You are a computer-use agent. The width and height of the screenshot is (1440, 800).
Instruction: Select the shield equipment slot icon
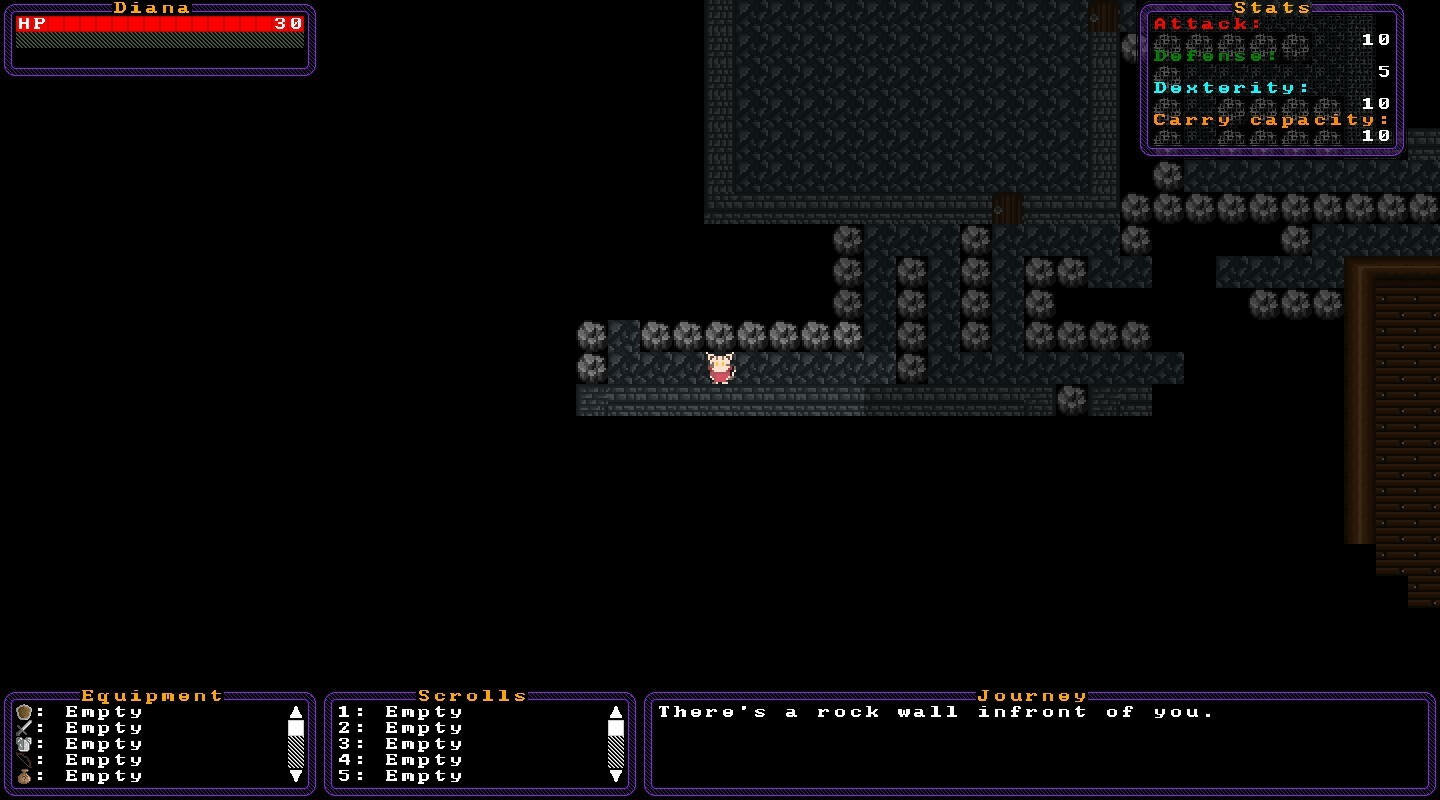tap(23, 712)
